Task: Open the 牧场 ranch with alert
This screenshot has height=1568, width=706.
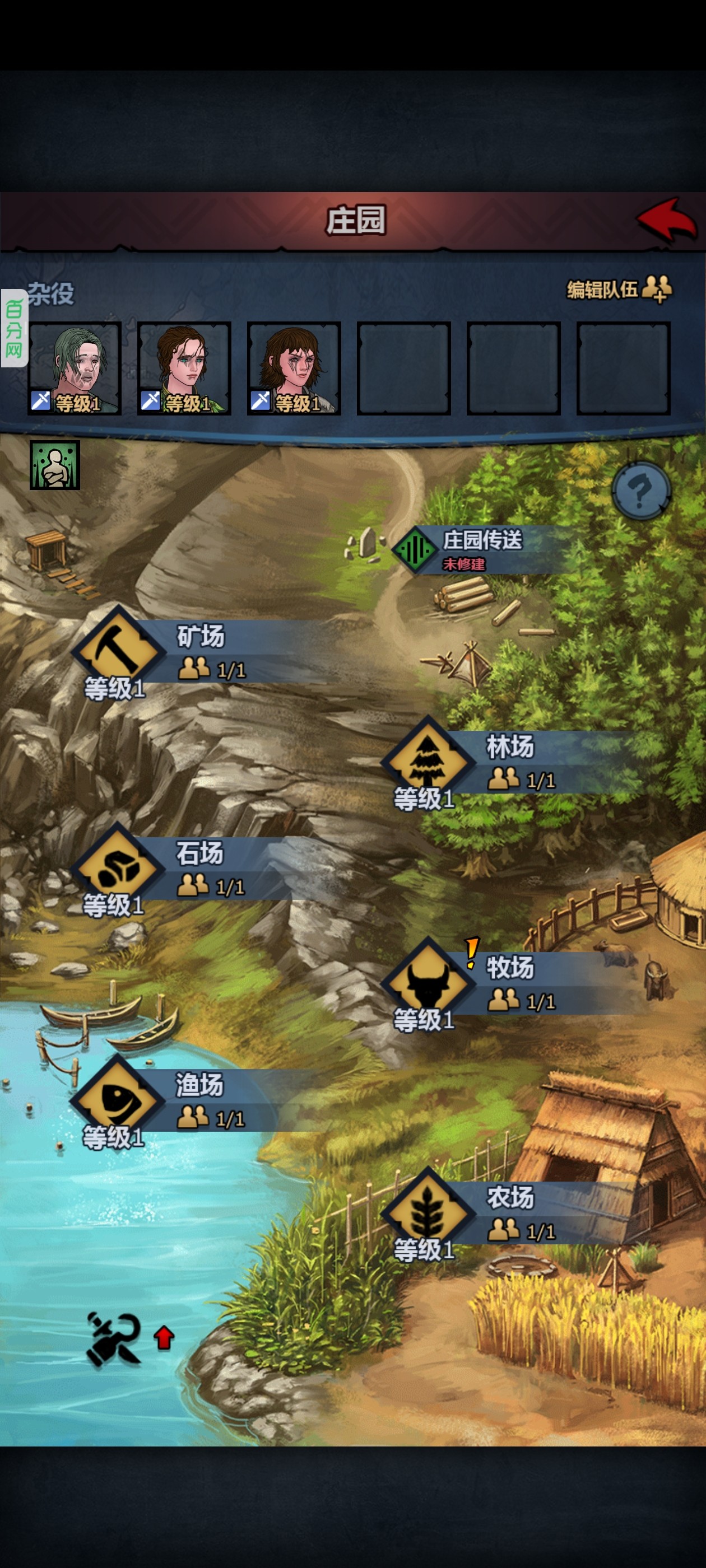Action: tap(428, 981)
